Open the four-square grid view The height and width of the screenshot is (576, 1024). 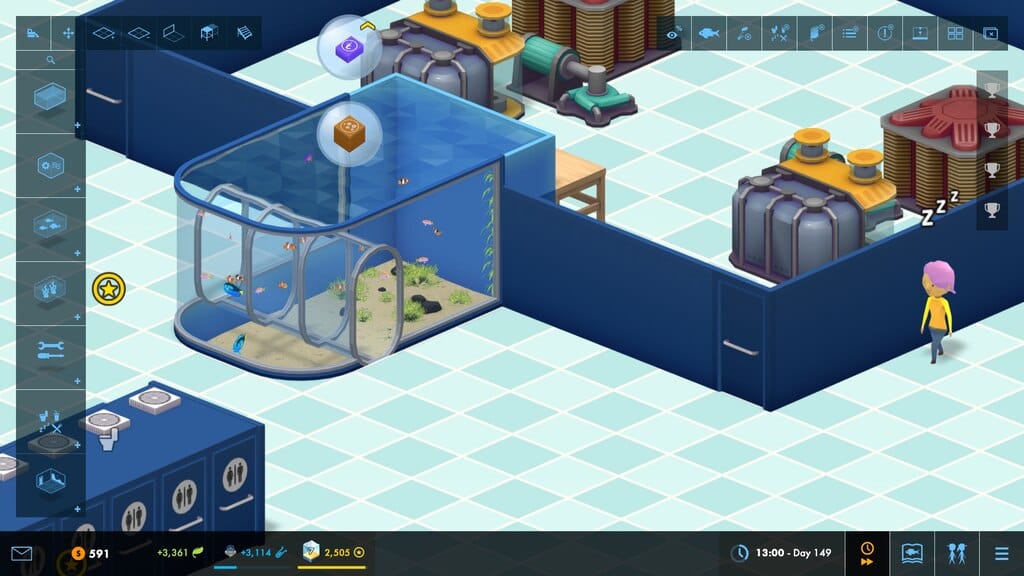point(955,33)
